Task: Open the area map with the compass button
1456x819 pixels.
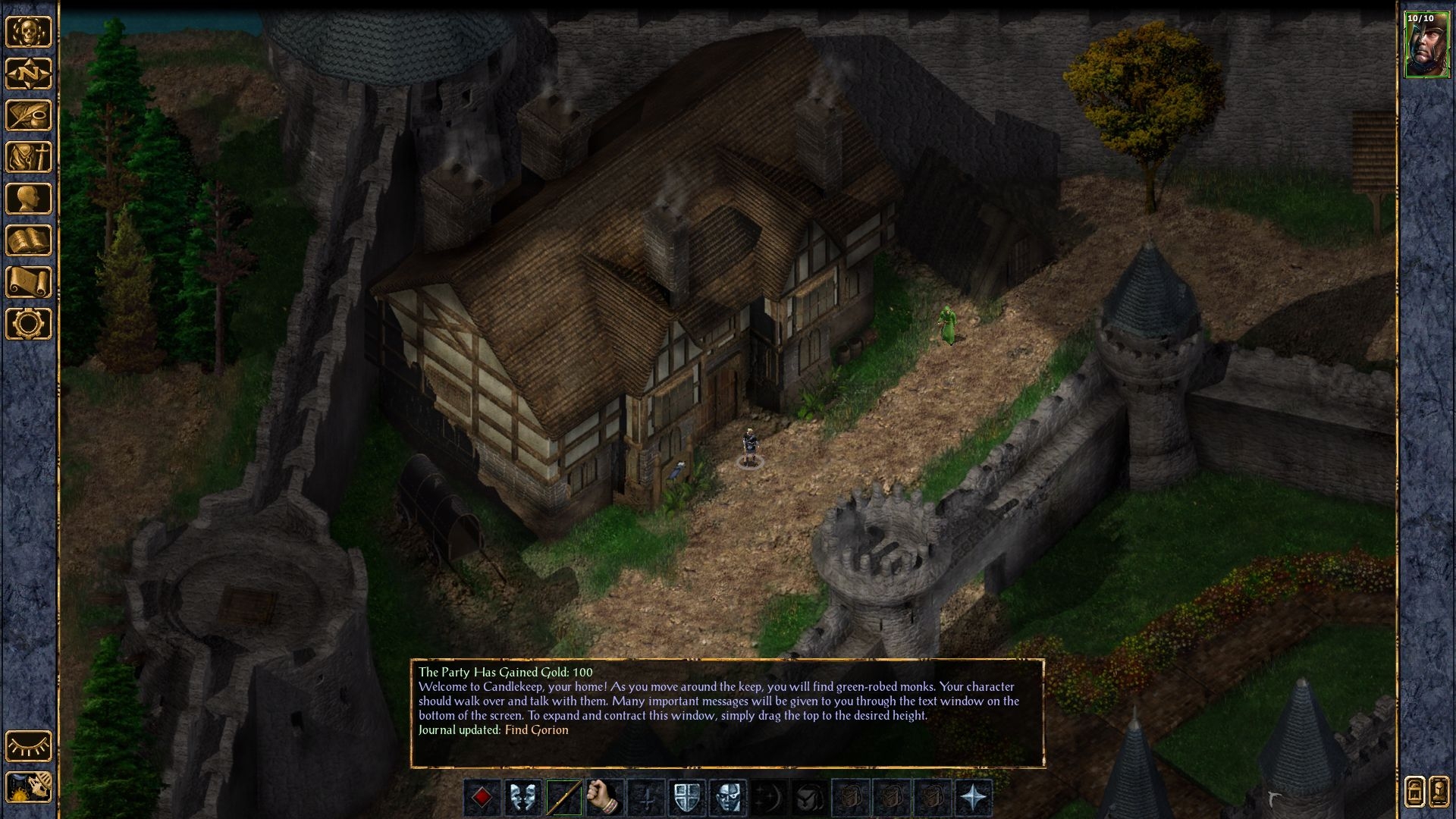Action: tap(29, 74)
